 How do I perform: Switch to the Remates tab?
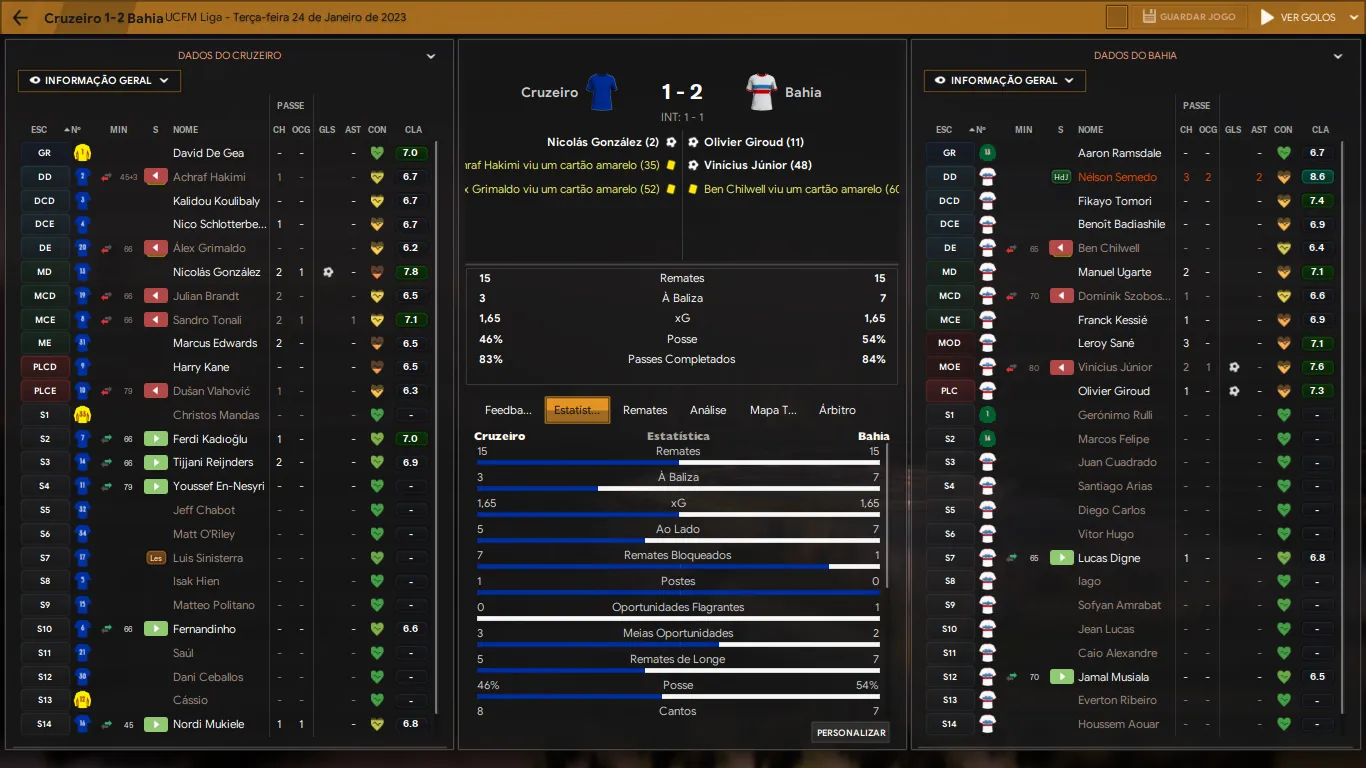[645, 410]
